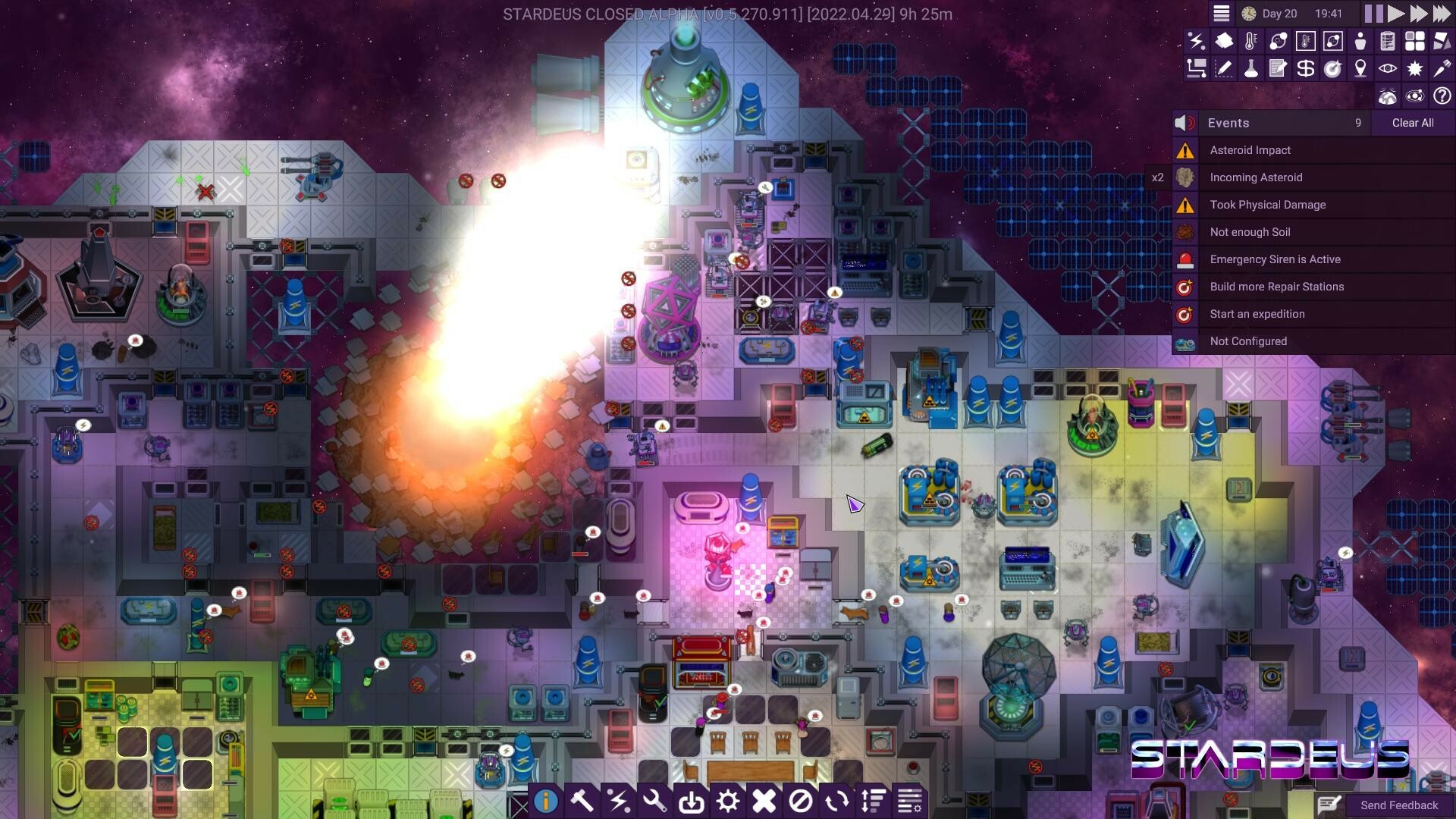Open the dollar trade menu

(1305, 68)
